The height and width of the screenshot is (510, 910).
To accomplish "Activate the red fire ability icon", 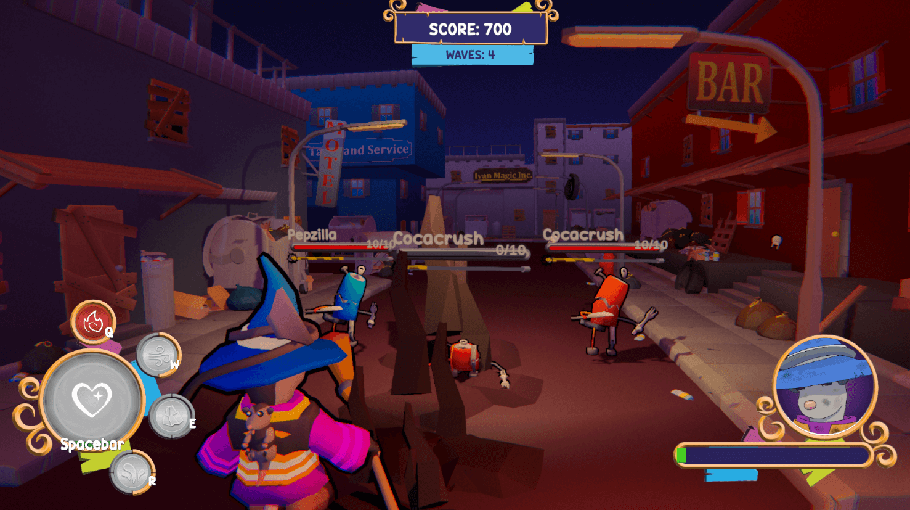I will tap(93, 322).
